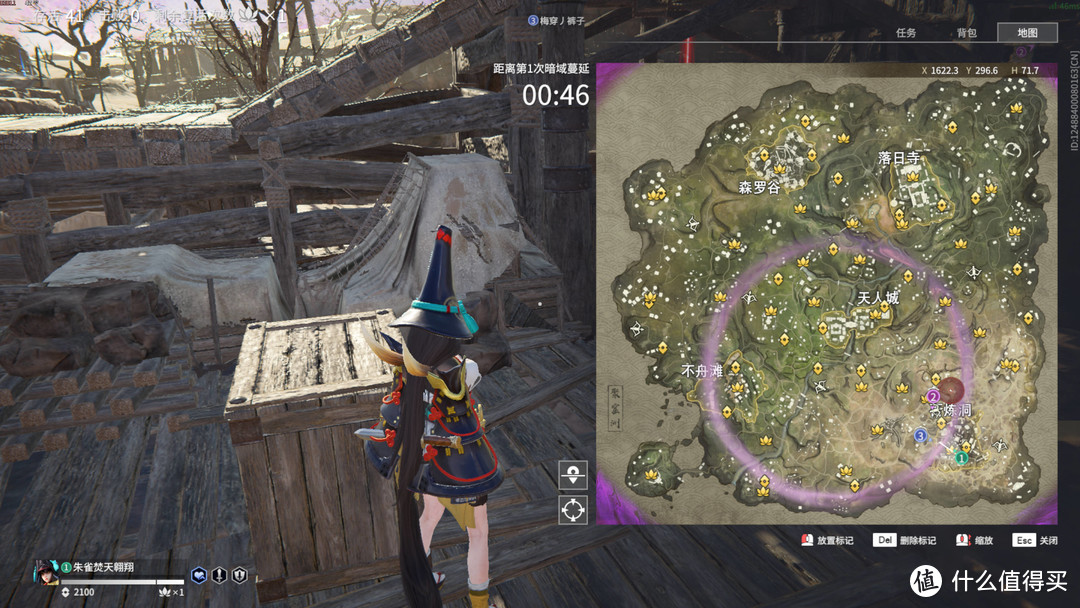Select the blue teammate marker numbered 3
Image resolution: width=1080 pixels, height=608 pixels.
pos(920,434)
